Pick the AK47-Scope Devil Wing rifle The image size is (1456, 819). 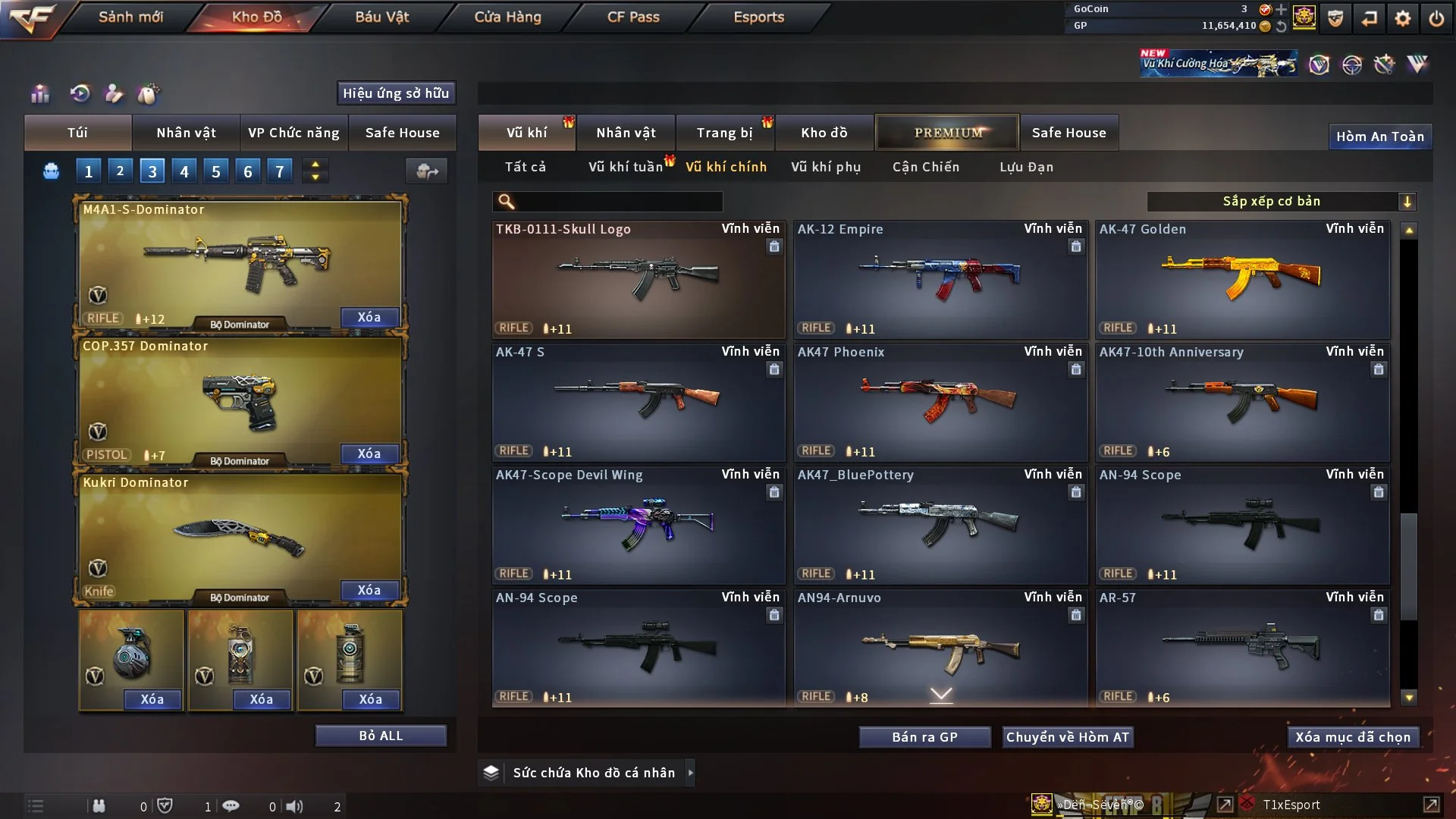point(638,525)
